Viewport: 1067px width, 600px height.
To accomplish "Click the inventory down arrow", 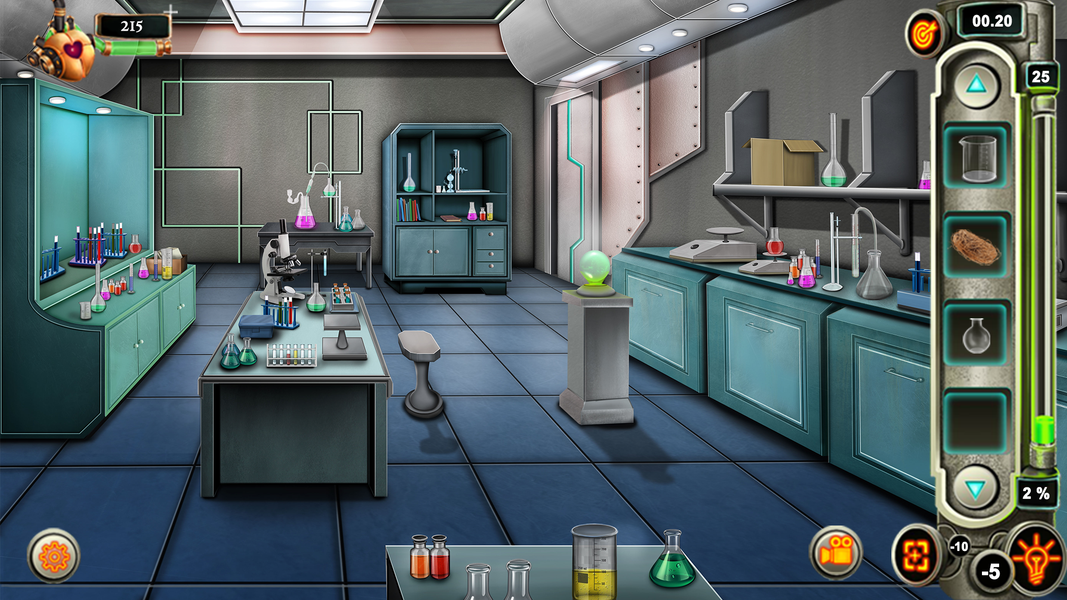I will click(976, 488).
